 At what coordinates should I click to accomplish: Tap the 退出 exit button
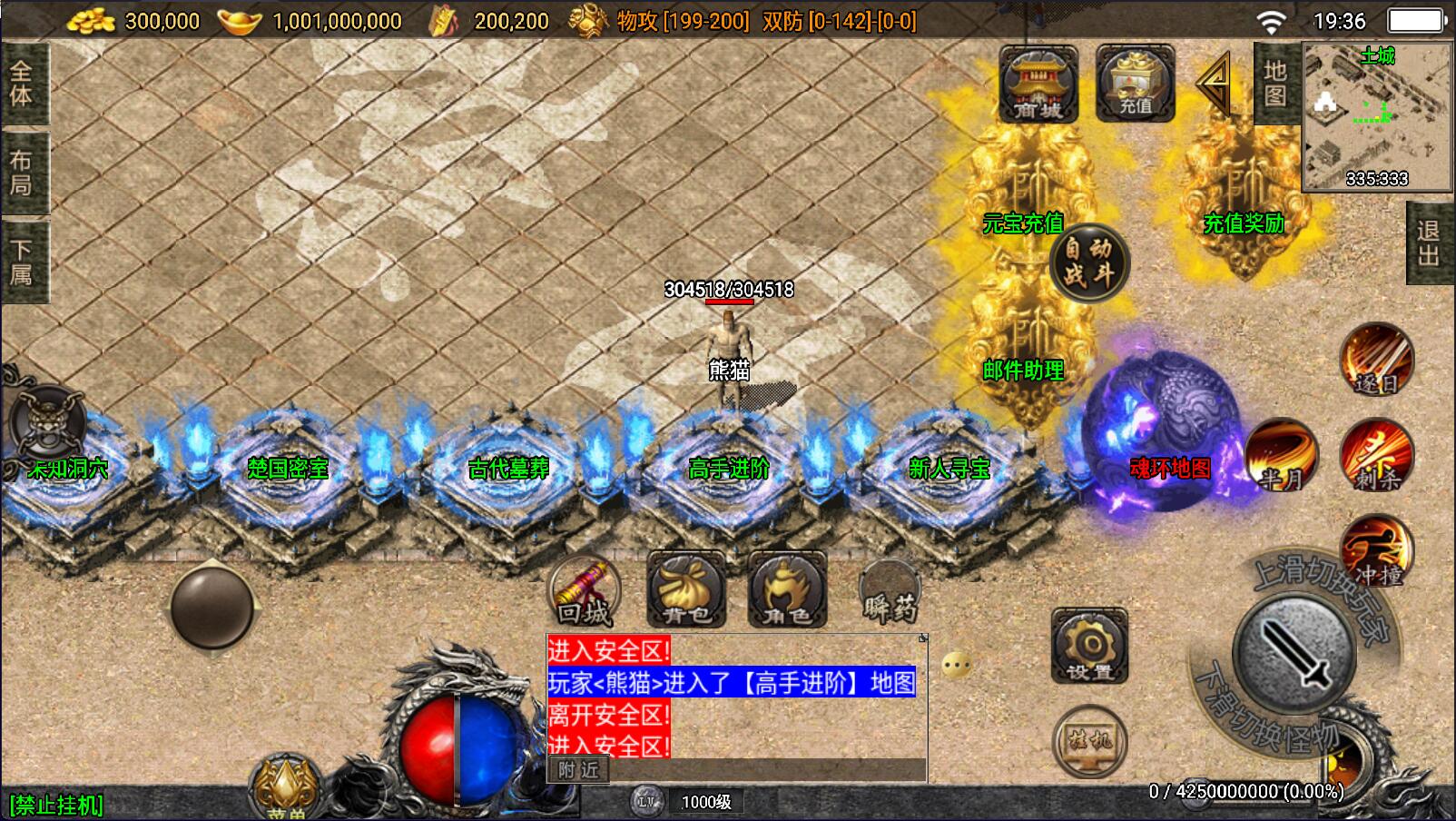[1429, 242]
